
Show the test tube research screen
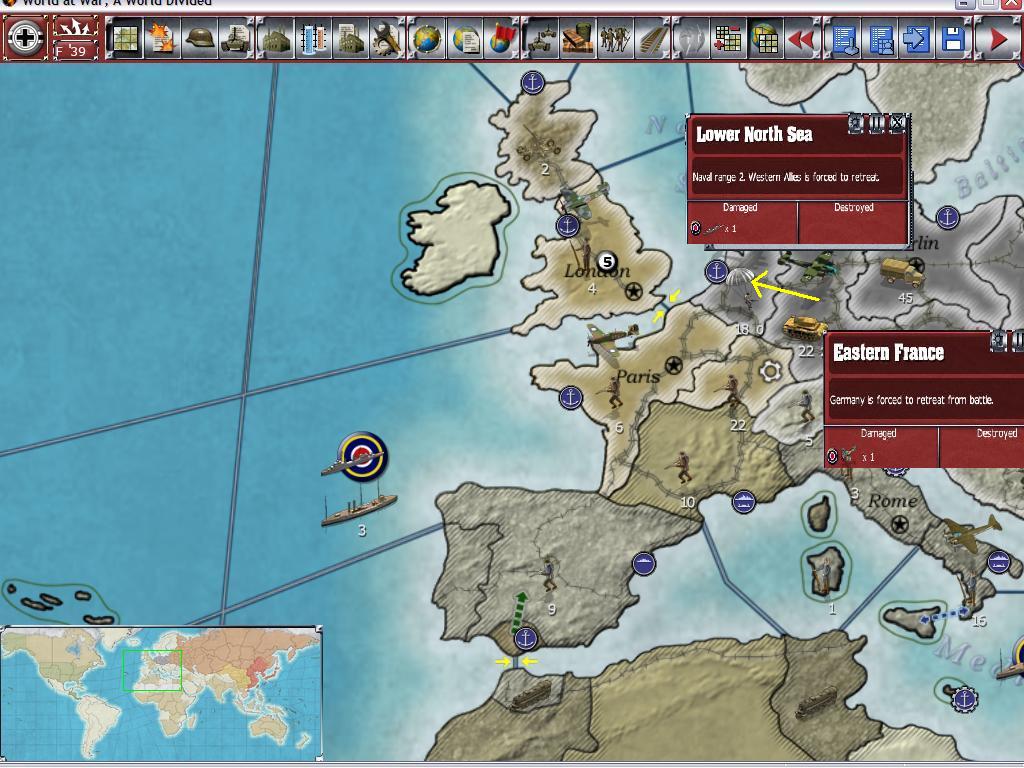coord(313,39)
